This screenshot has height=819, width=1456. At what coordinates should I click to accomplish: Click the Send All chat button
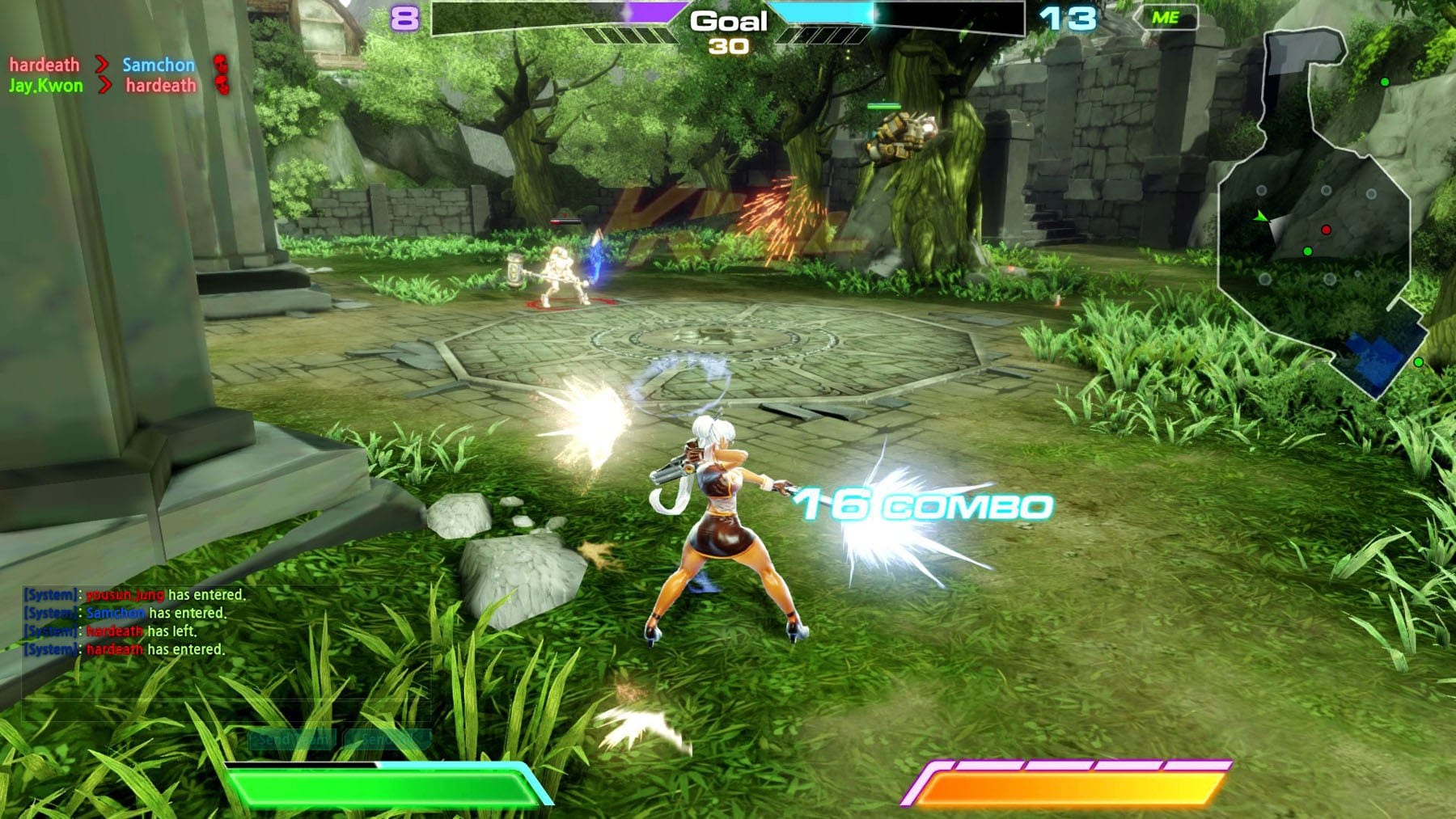(x=387, y=739)
